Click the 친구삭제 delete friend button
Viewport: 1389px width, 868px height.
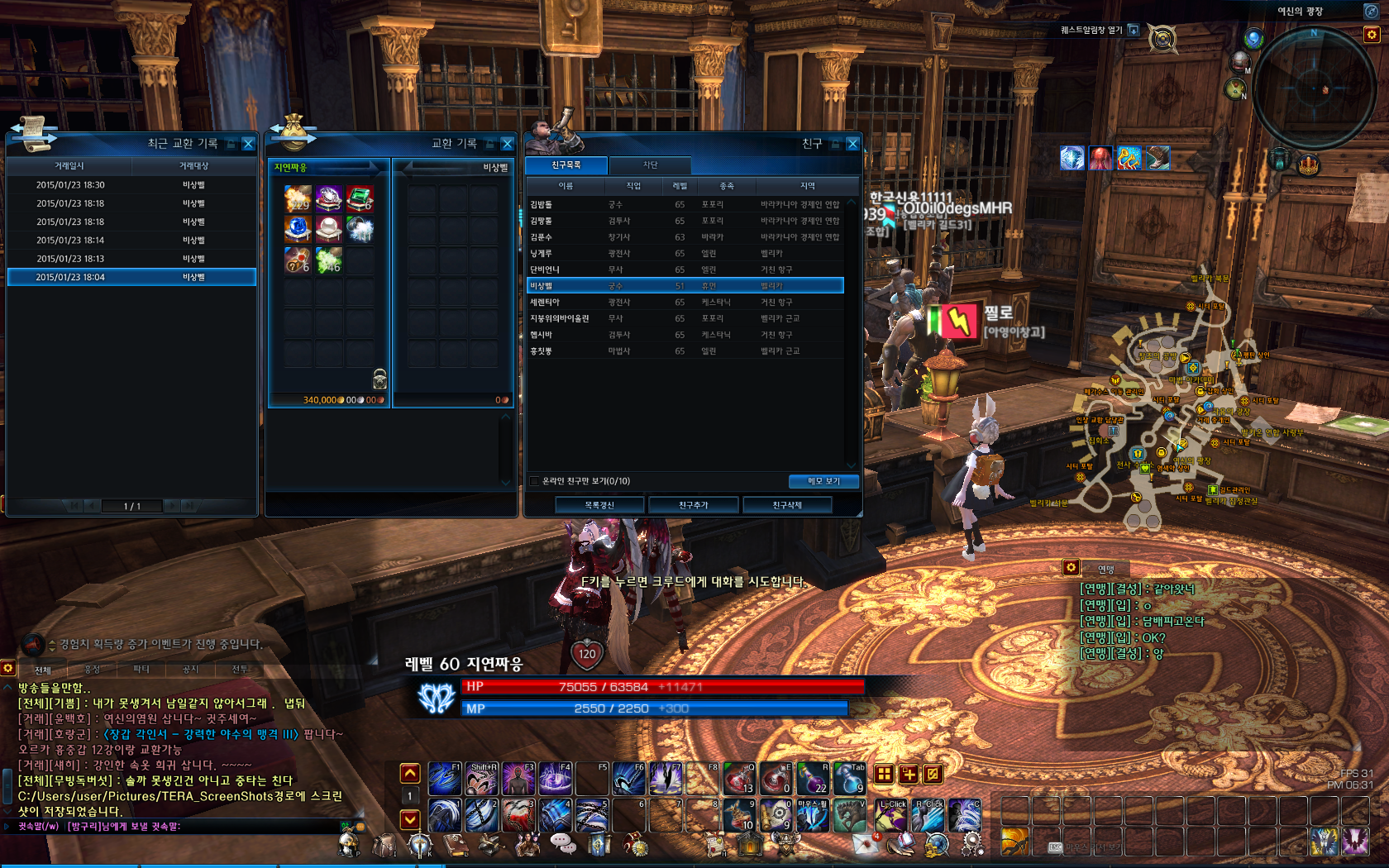pyautogui.click(x=787, y=505)
